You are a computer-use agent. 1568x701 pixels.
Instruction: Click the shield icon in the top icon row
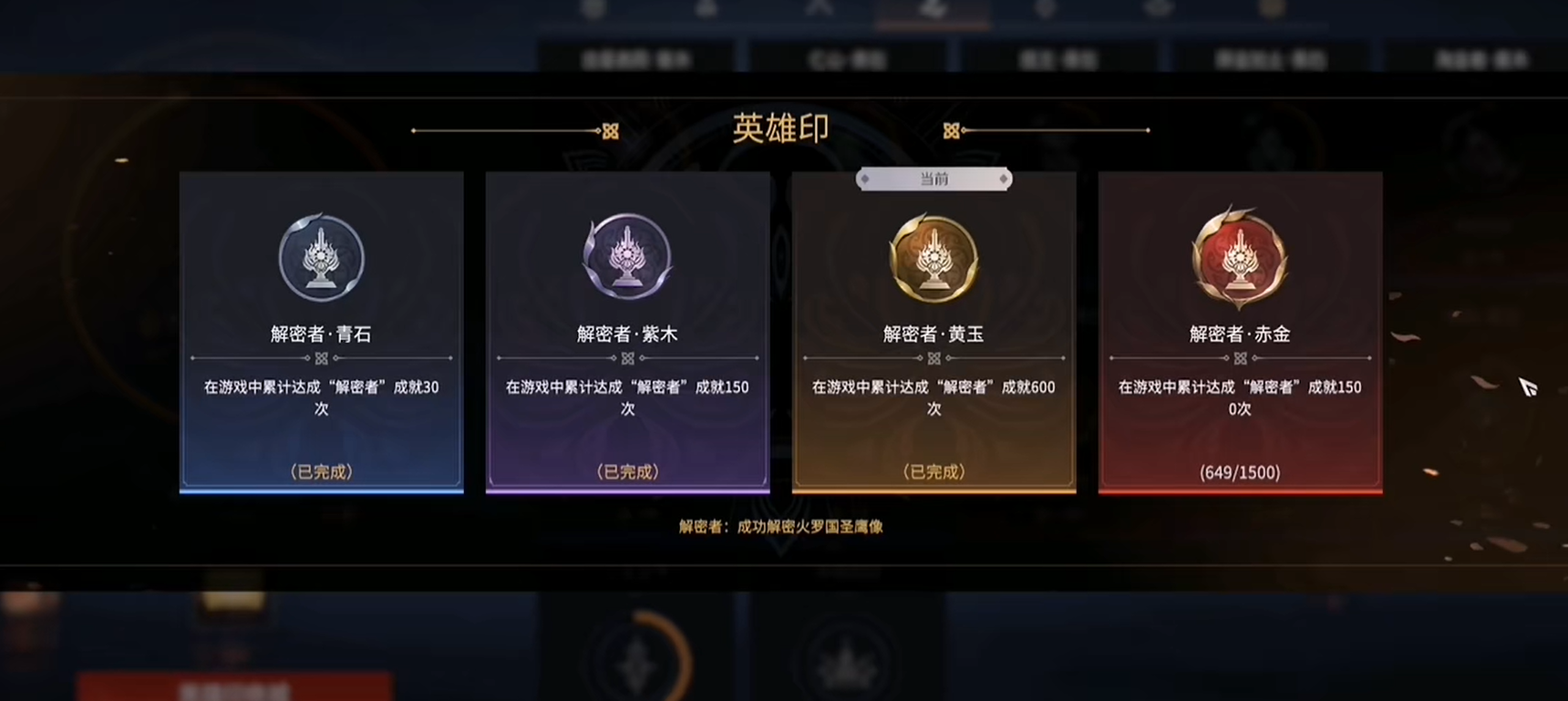[x=1047, y=7]
